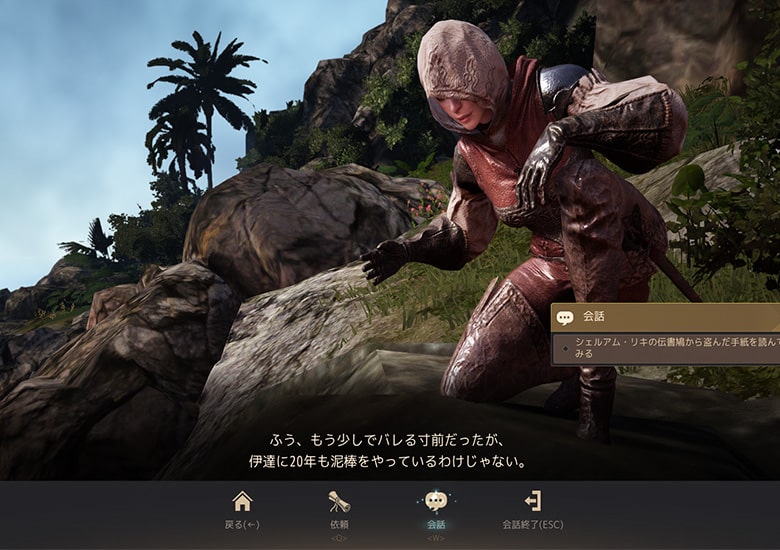This screenshot has width=780, height=550.
Task: End the conversation with 会話終了
Action: (x=532, y=508)
